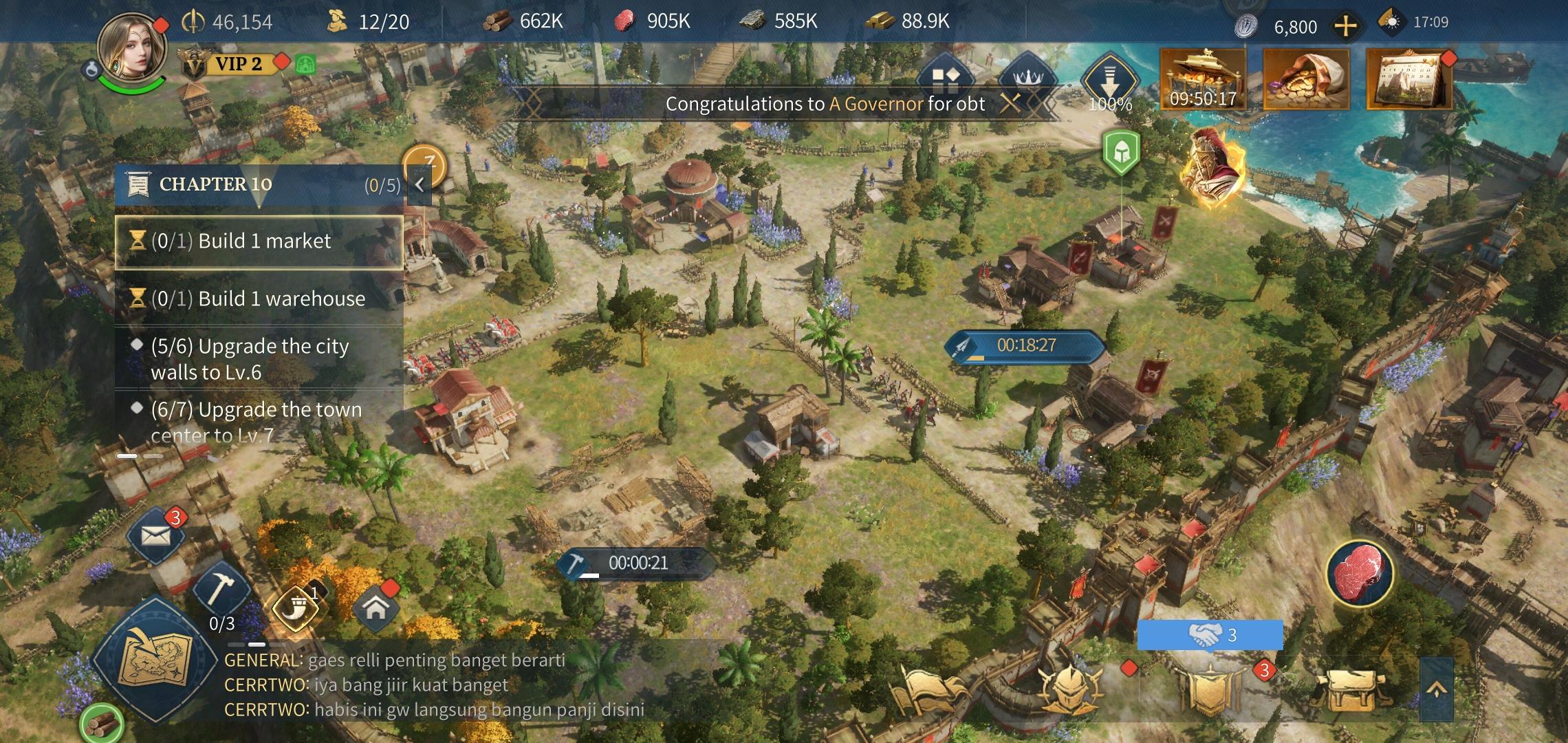Image resolution: width=1568 pixels, height=743 pixels.
Task: Select the Build 1 warehouse quest
Action: coord(259,299)
